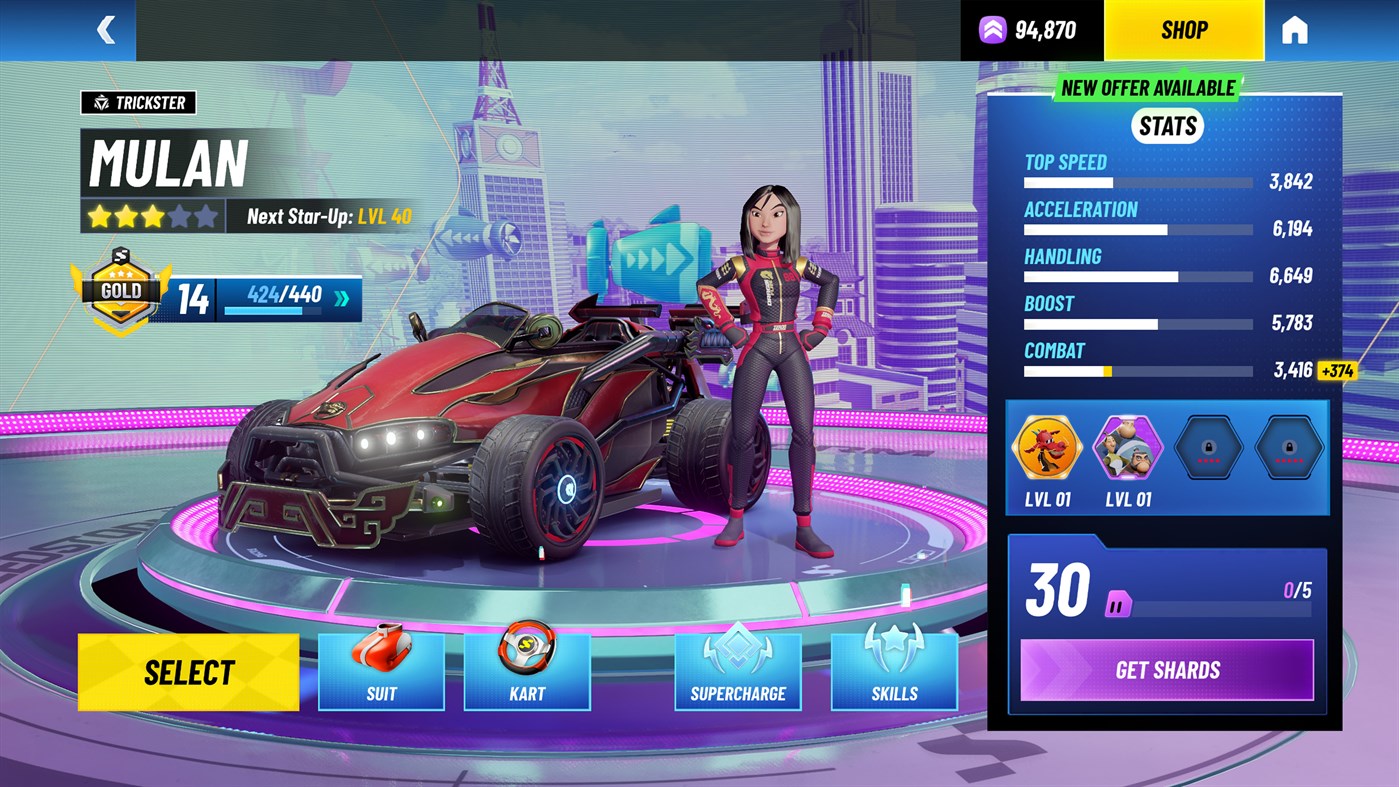Viewport: 1399px width, 787px height.
Task: Switch to the SHOP tab
Action: pos(1182,29)
